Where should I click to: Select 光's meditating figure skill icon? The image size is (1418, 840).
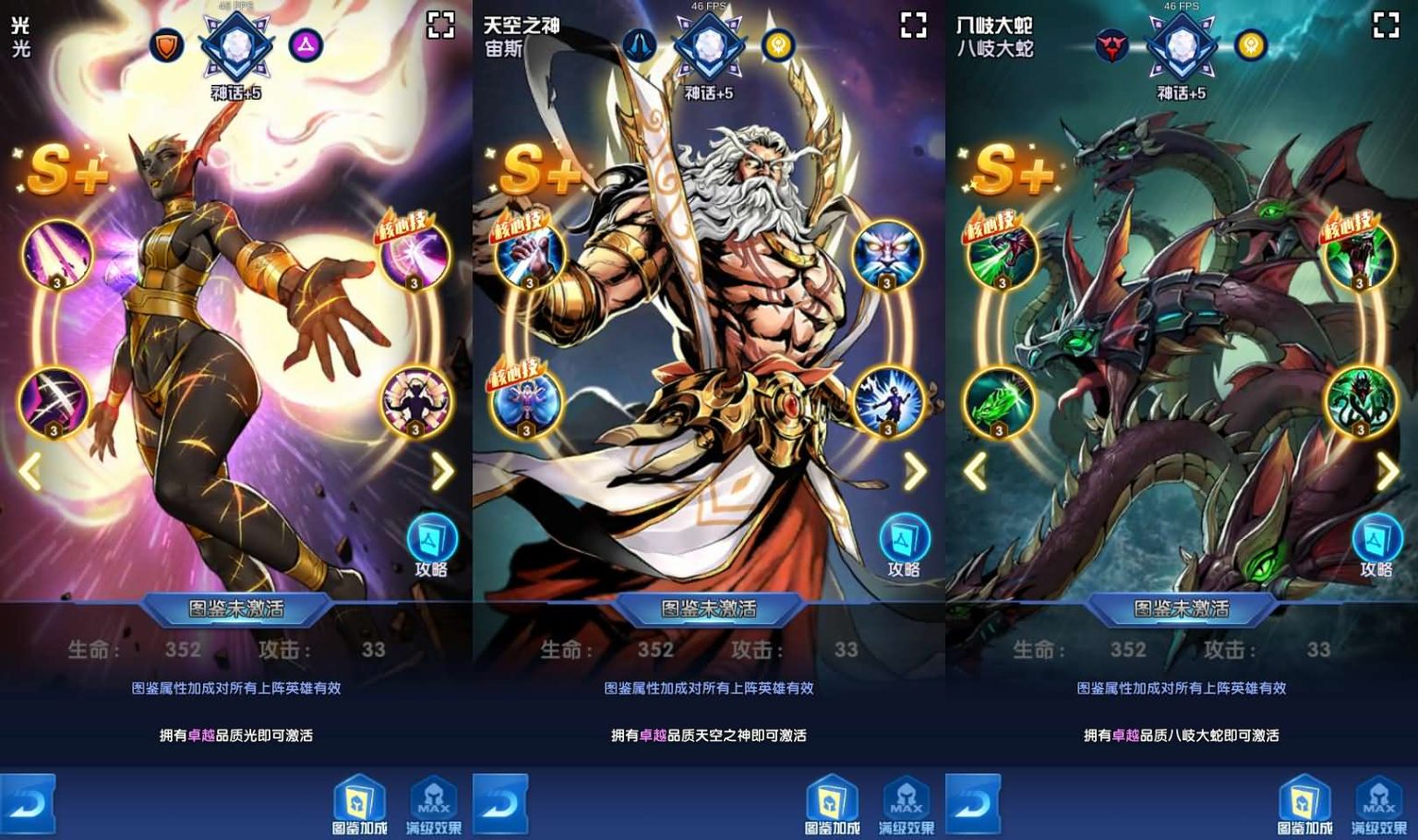click(x=415, y=402)
